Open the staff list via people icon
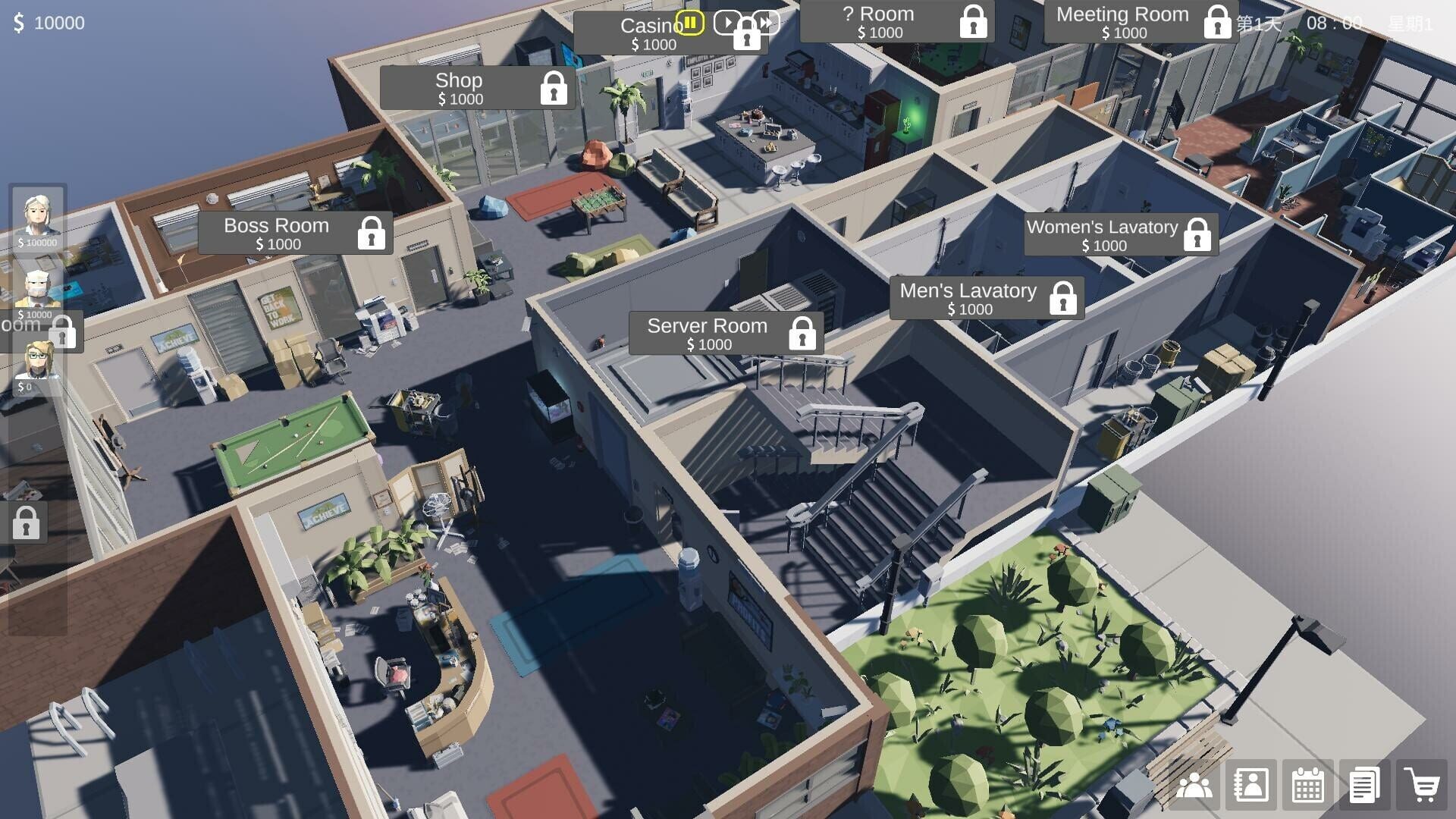 [x=1194, y=786]
